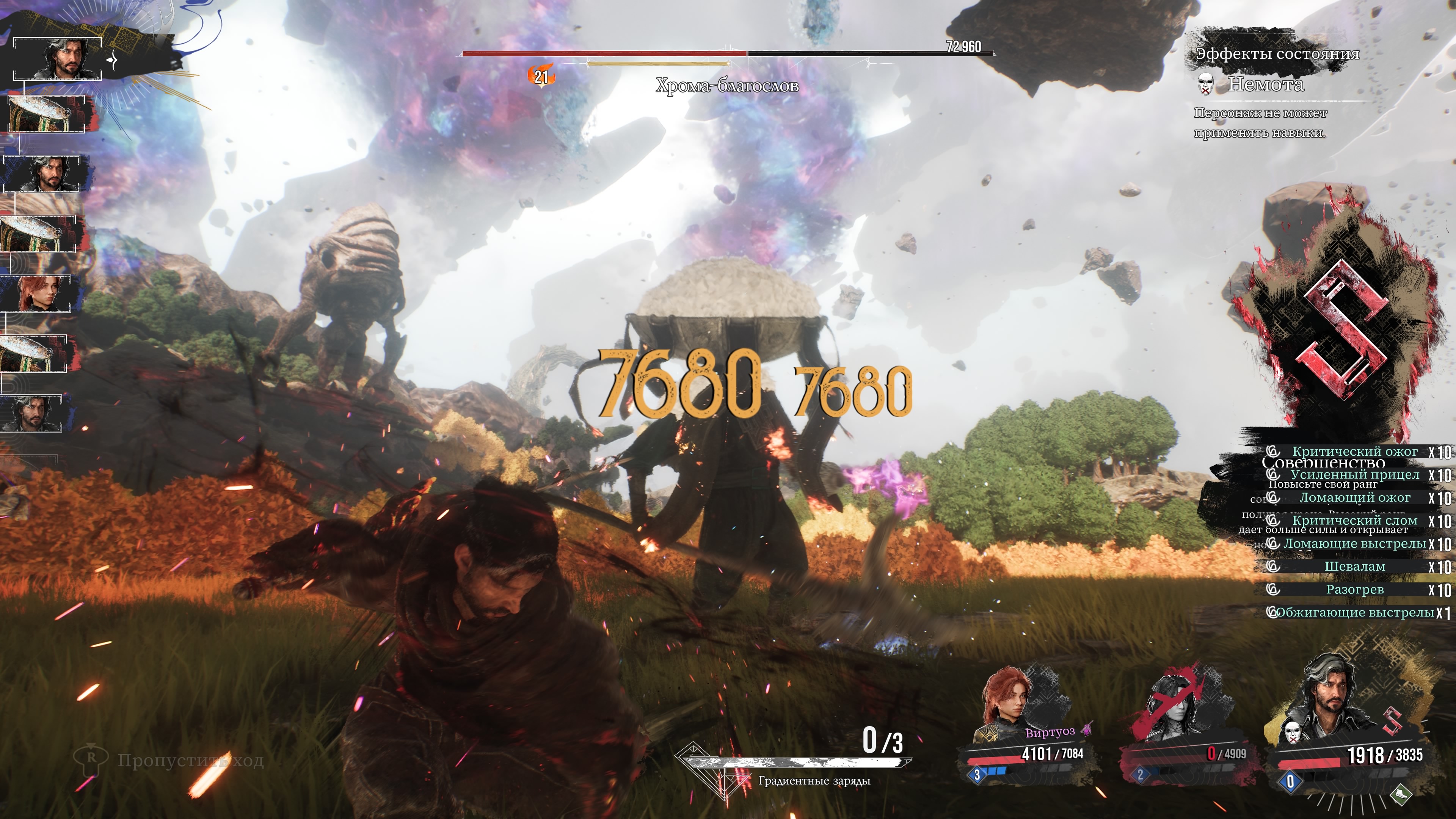Select the Ломающие выстрелы effect row
The image size is (1456, 819).
click(1354, 544)
